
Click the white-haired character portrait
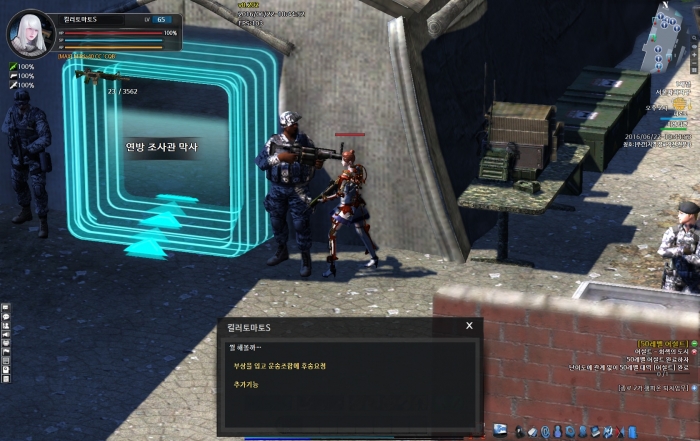30,34
